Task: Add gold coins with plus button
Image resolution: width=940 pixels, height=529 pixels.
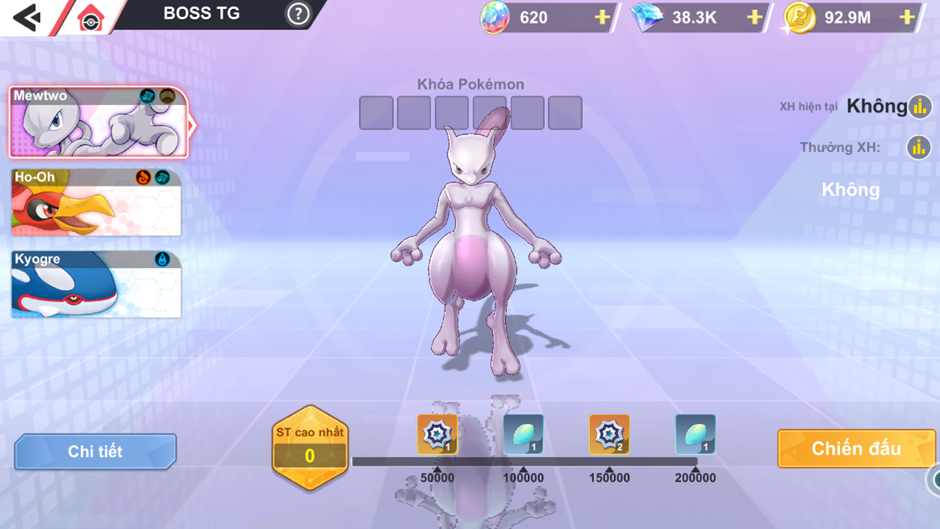Action: coord(906,17)
